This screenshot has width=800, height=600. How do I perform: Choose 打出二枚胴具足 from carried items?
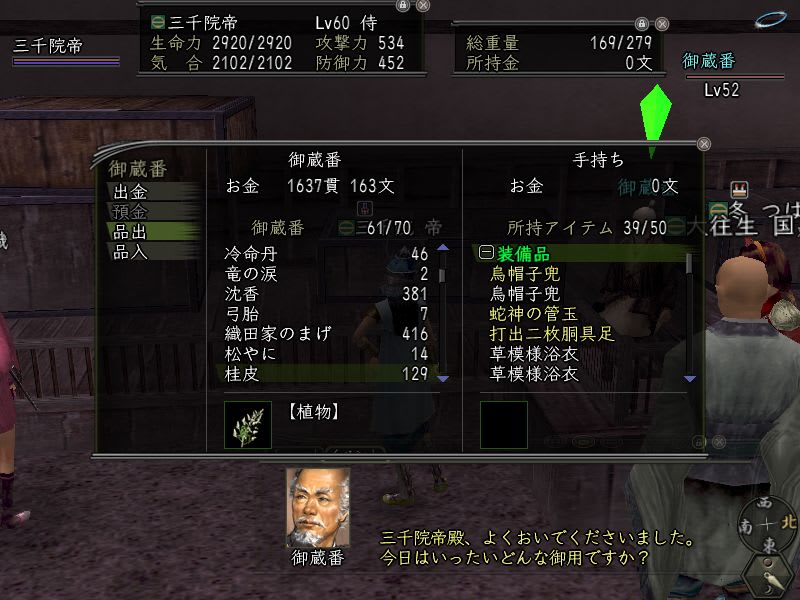coord(548,334)
